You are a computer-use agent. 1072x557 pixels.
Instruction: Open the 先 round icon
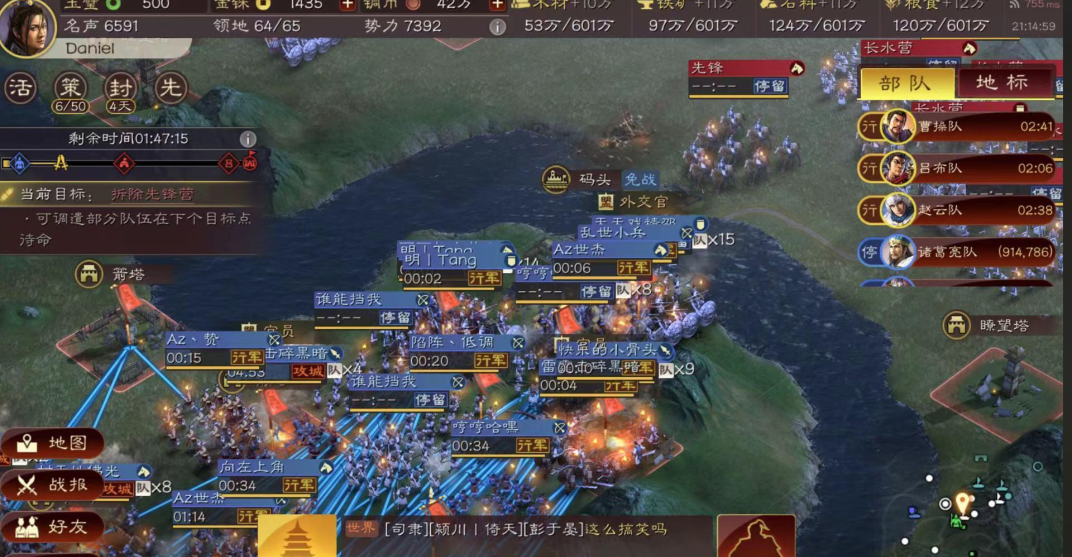pyautogui.click(x=171, y=88)
